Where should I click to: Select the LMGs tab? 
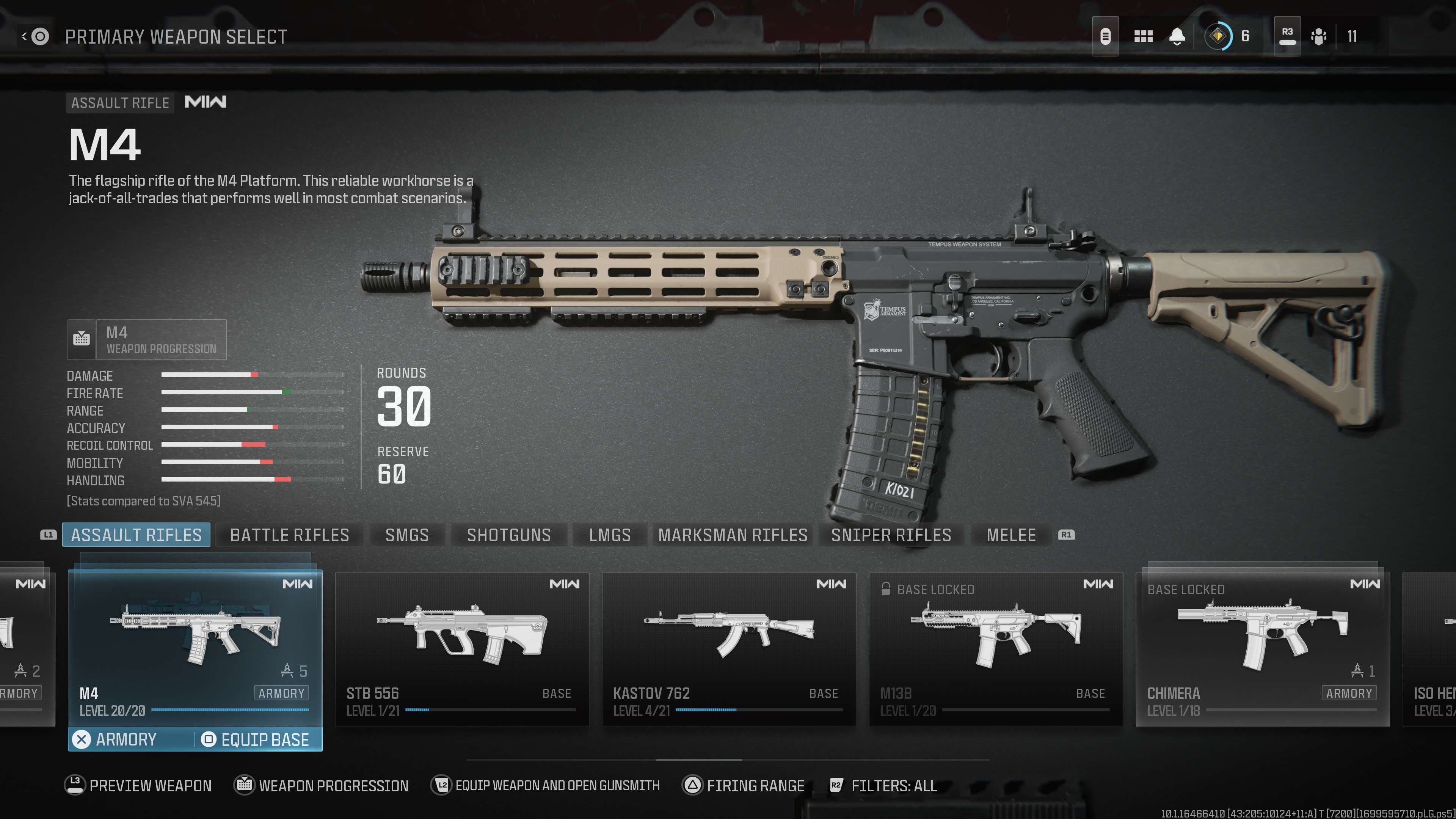click(610, 535)
